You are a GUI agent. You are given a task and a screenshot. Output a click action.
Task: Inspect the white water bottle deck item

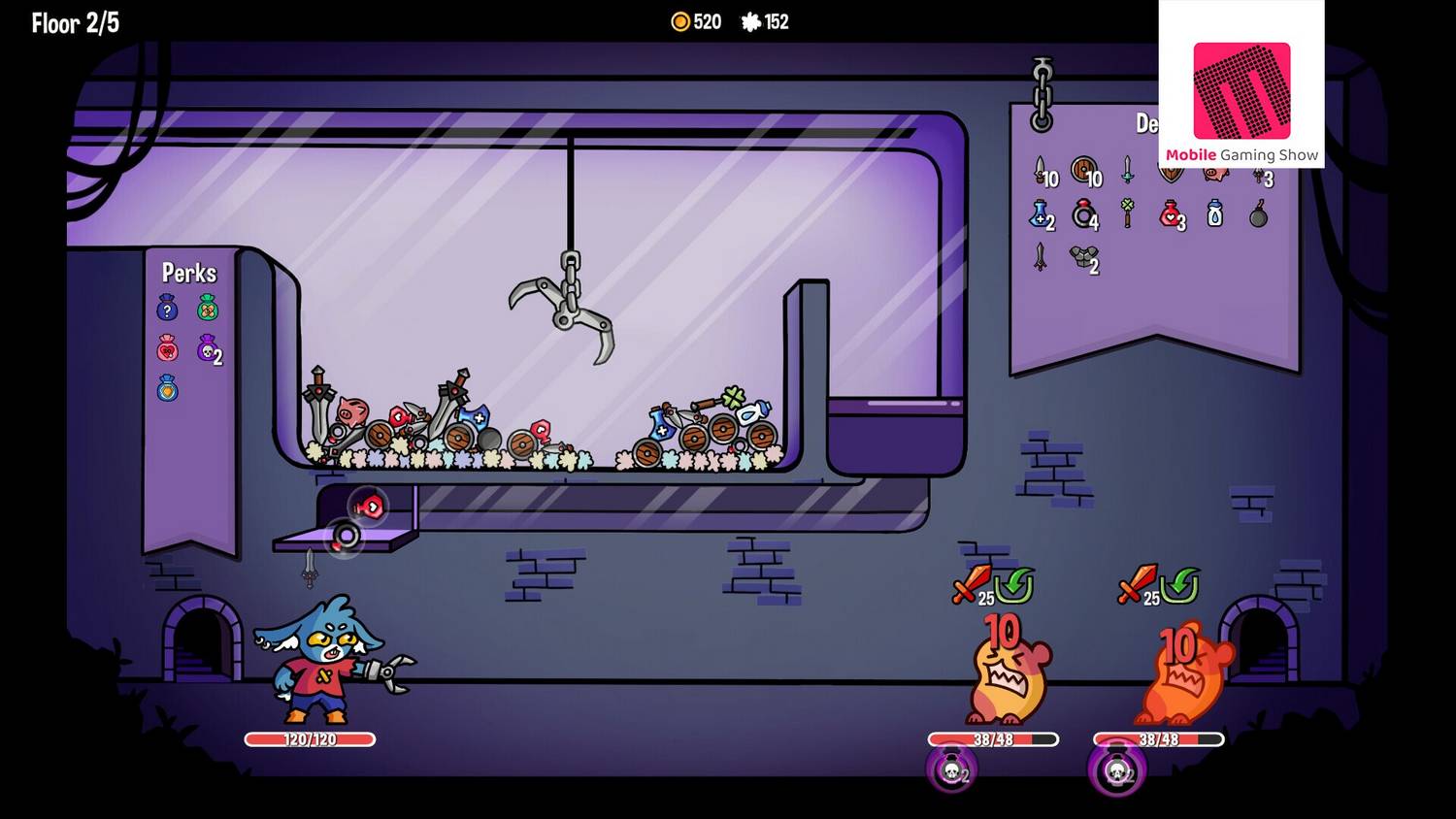[x=1214, y=213]
